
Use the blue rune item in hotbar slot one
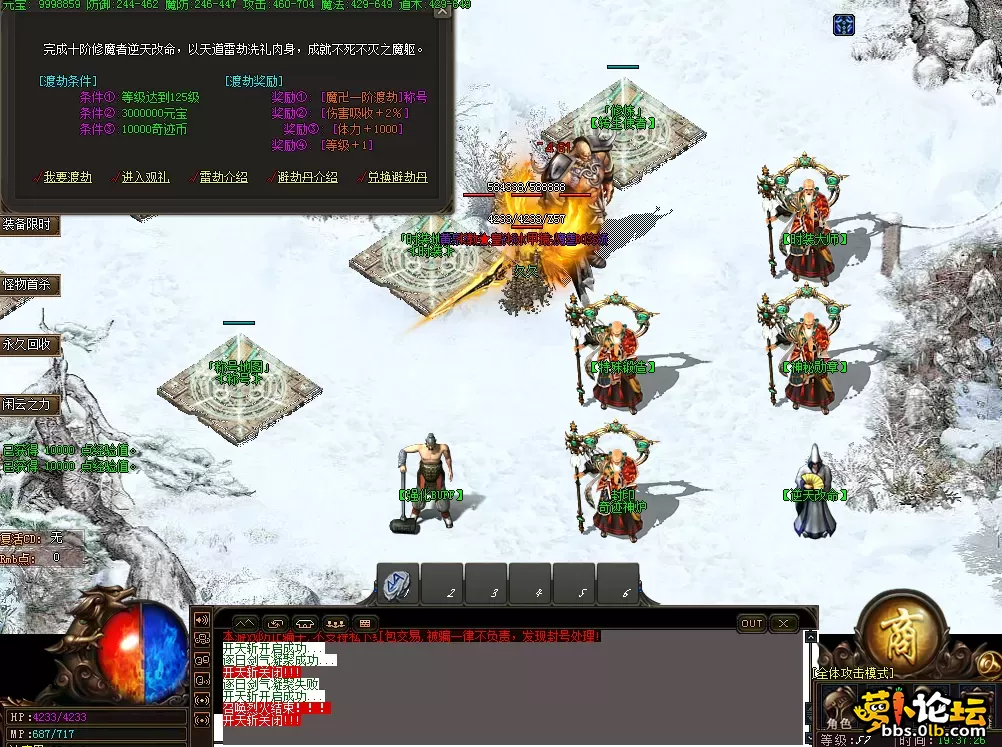pyautogui.click(x=398, y=583)
